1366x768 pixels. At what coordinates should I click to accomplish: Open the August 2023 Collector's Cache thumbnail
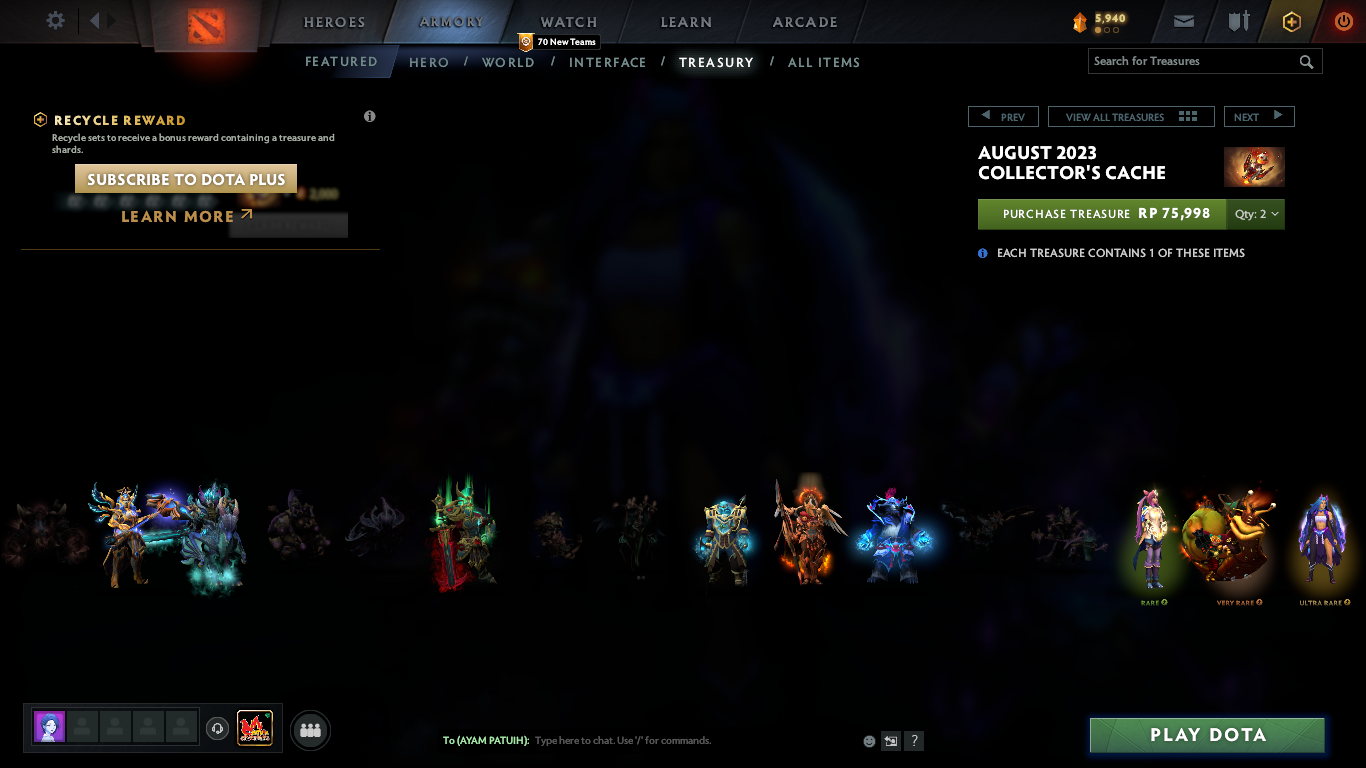(1254, 167)
